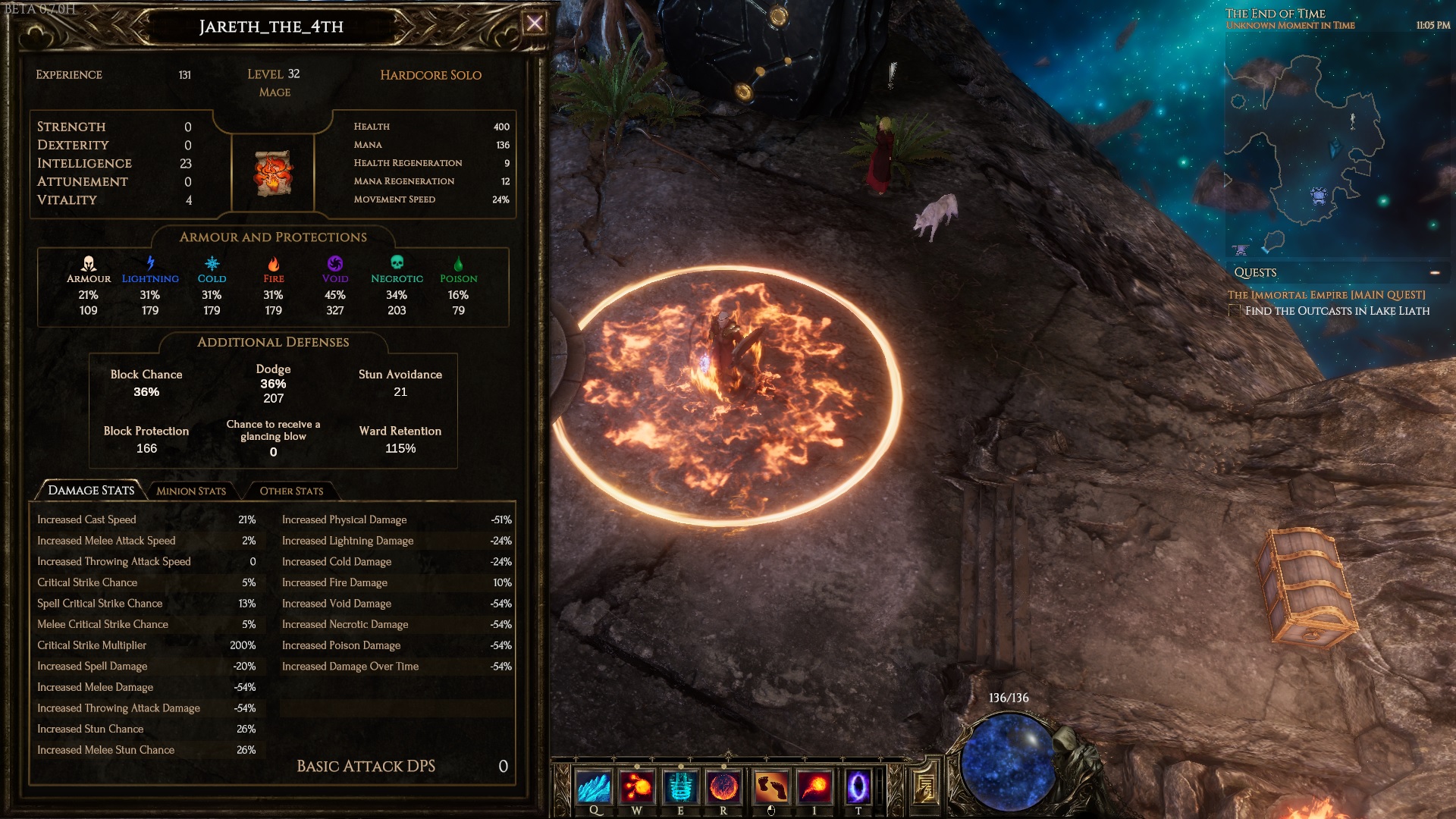Click the Void resistance icon
This screenshot has height=819, width=1456.
[334, 264]
